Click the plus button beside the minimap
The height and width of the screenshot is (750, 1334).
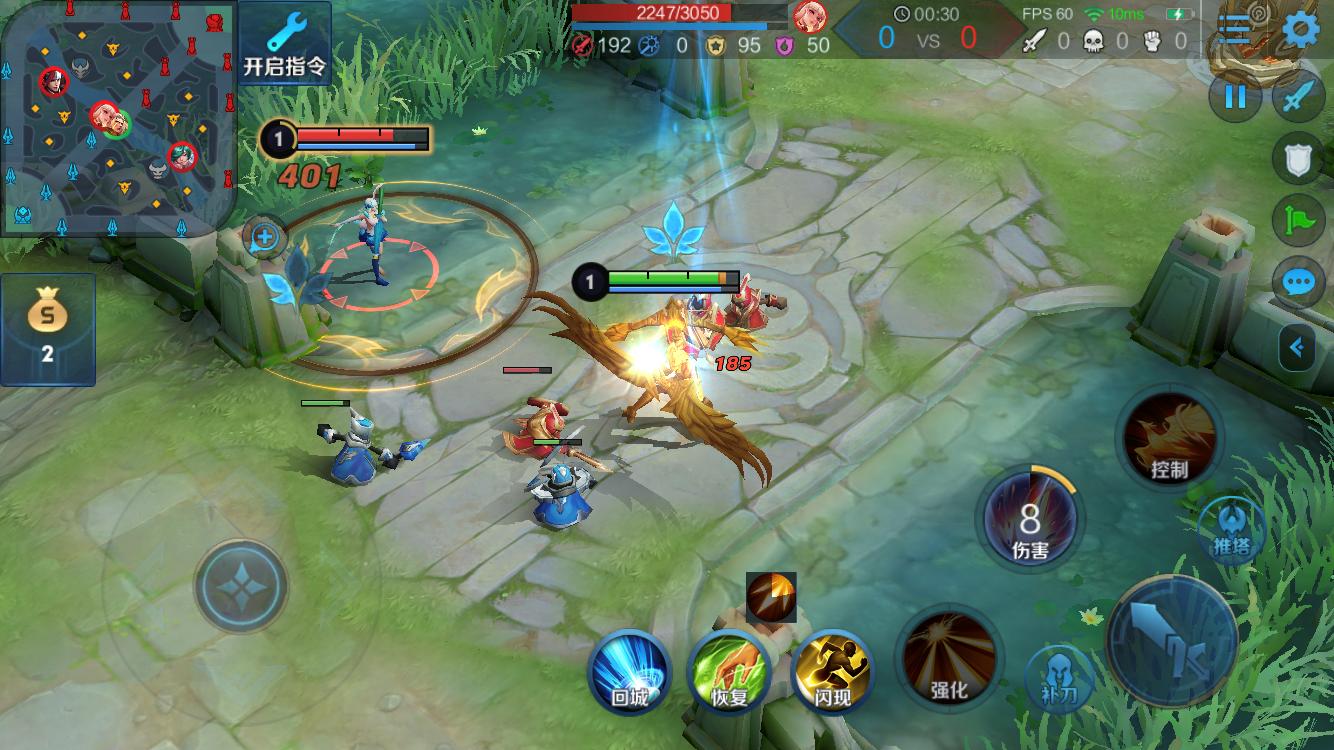click(265, 238)
